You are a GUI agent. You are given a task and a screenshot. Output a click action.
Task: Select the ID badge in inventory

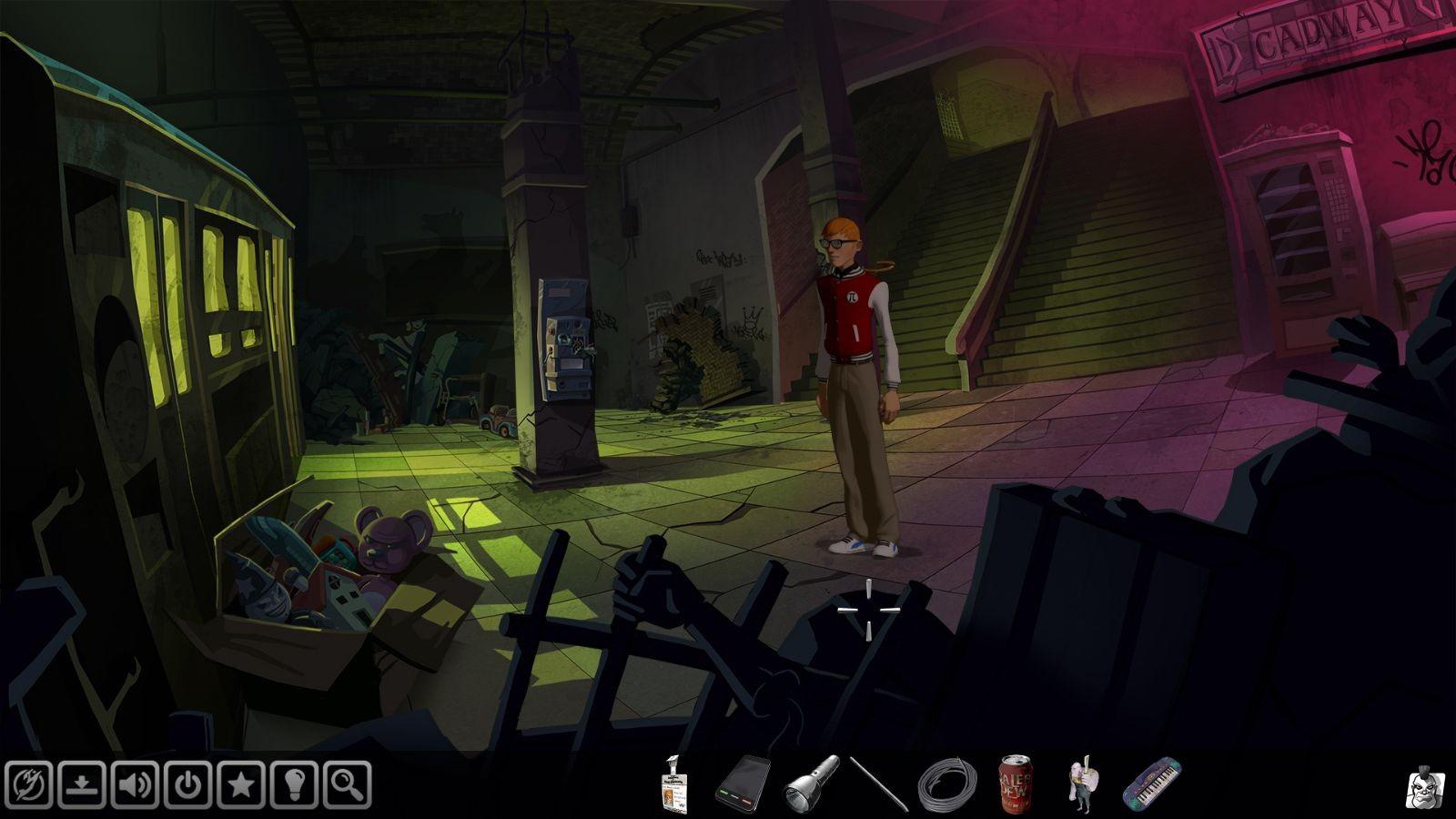click(673, 782)
